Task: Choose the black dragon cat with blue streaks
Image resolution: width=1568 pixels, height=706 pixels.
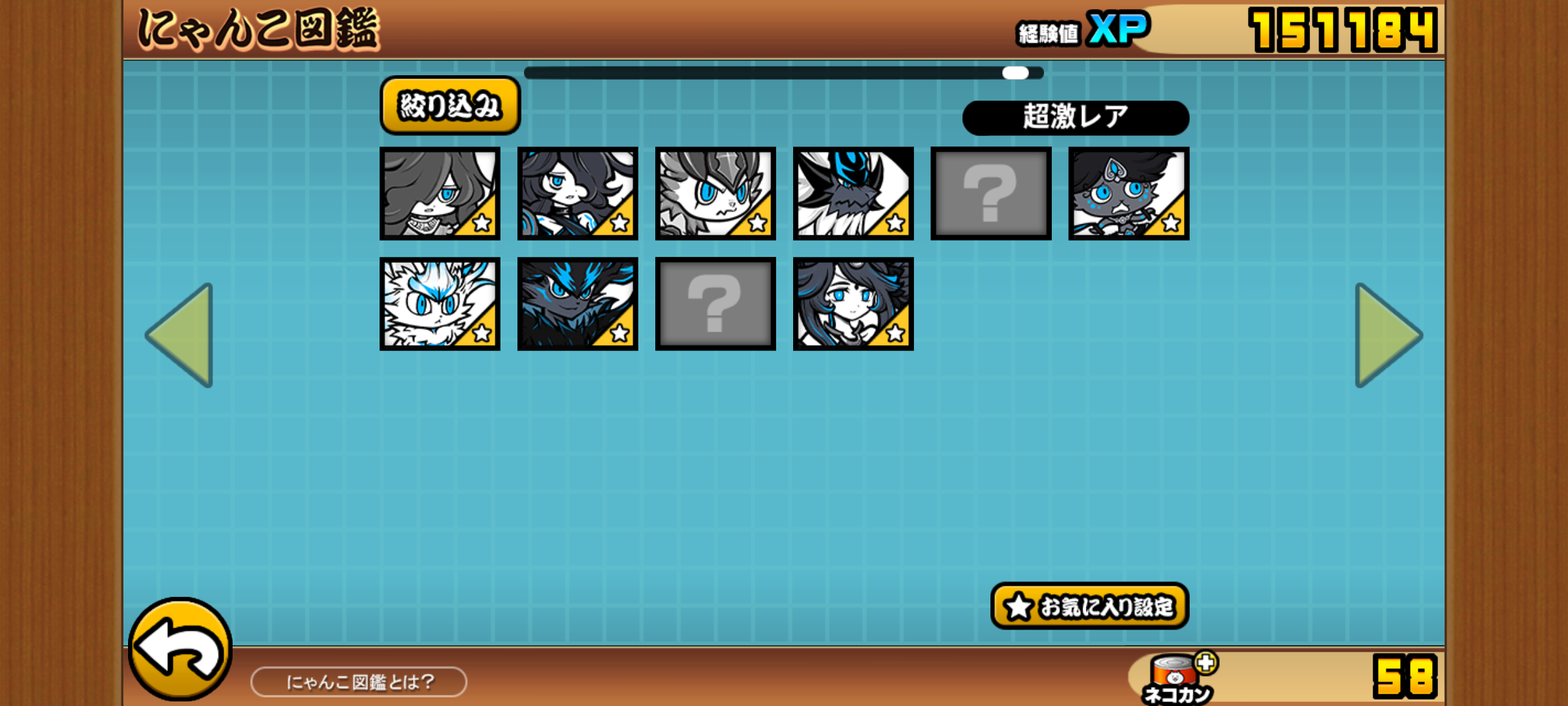Action: (x=578, y=304)
